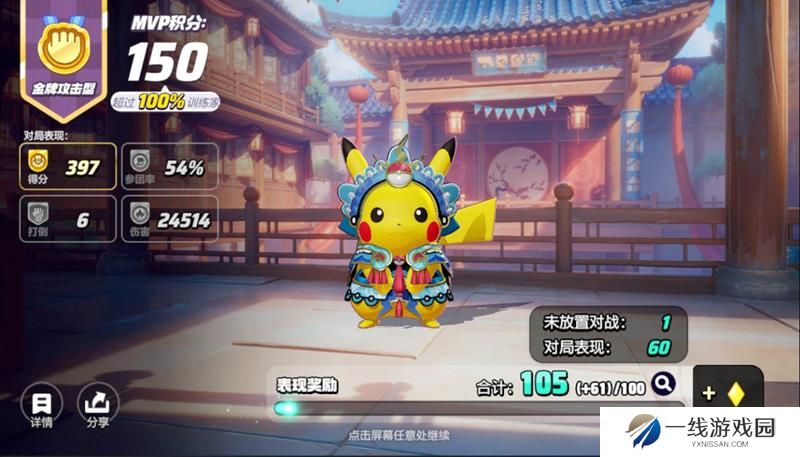800x457 pixels.
Task: Click the plus diamond button
Action: [727, 393]
